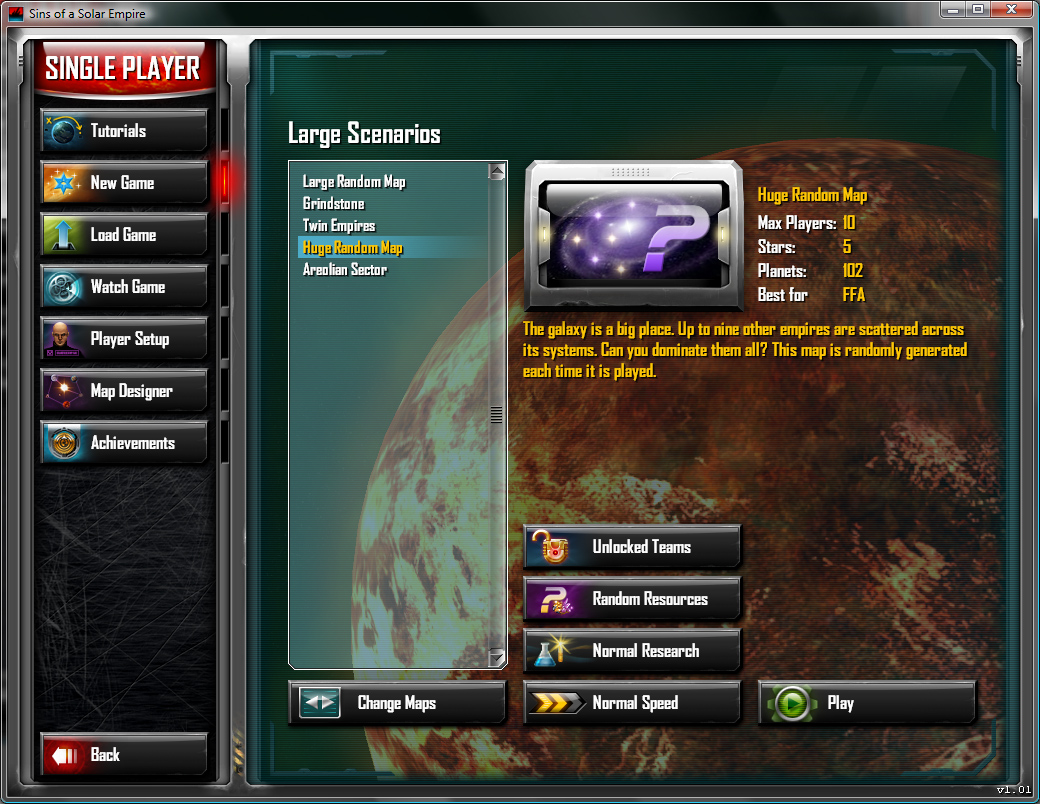The image size is (1040, 804).
Task: Select the Huge Random Map entry
Action: [353, 248]
